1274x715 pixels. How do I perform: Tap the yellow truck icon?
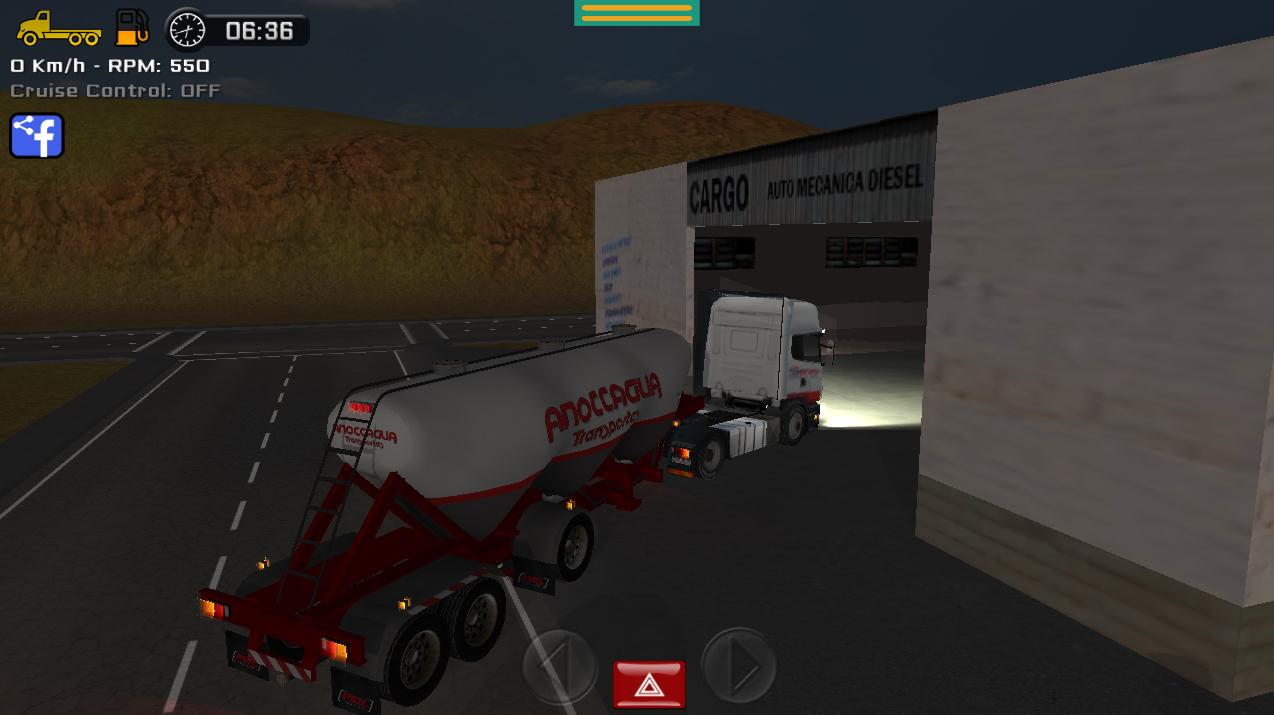click(58, 28)
